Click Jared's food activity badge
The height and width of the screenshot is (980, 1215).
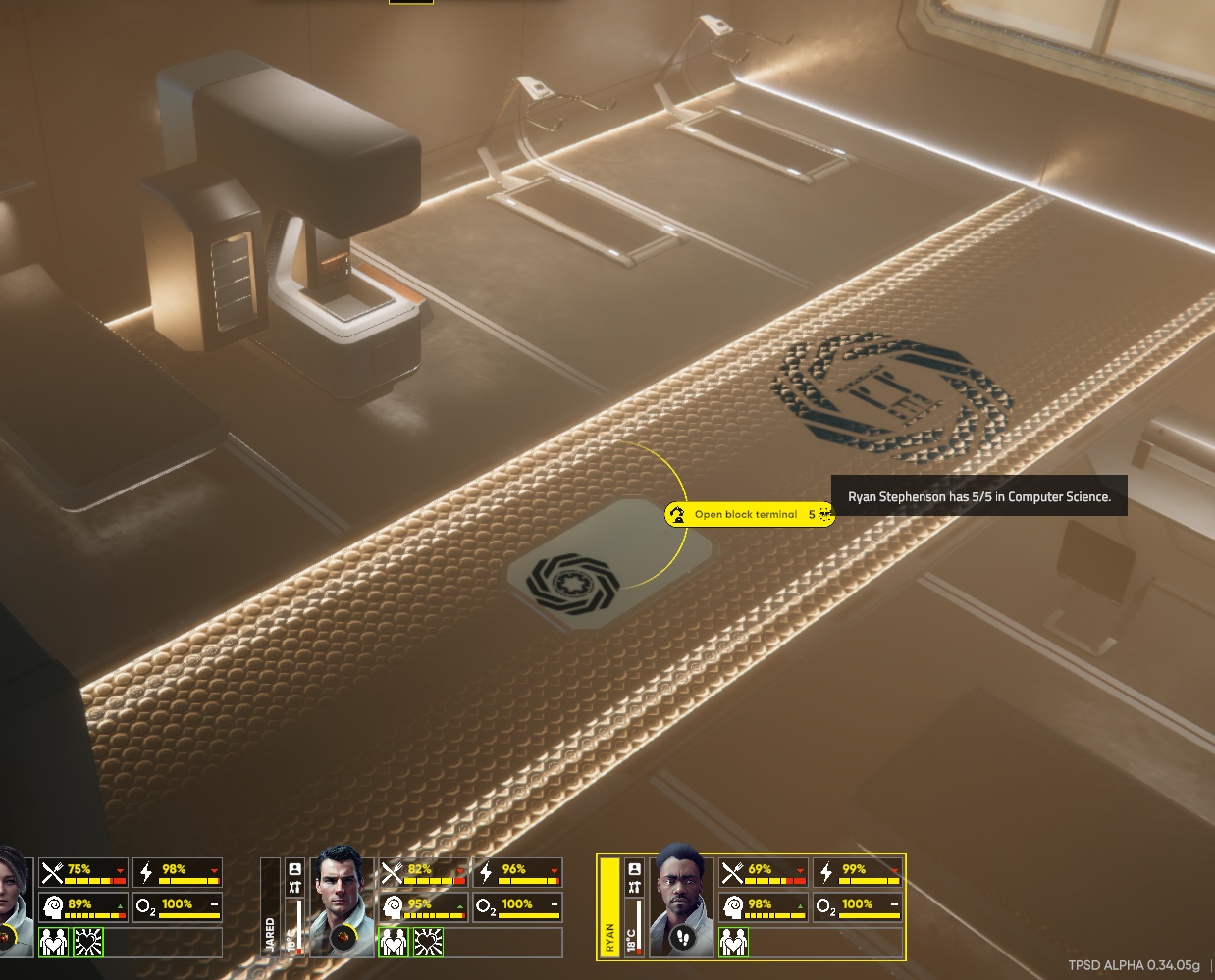(x=343, y=938)
